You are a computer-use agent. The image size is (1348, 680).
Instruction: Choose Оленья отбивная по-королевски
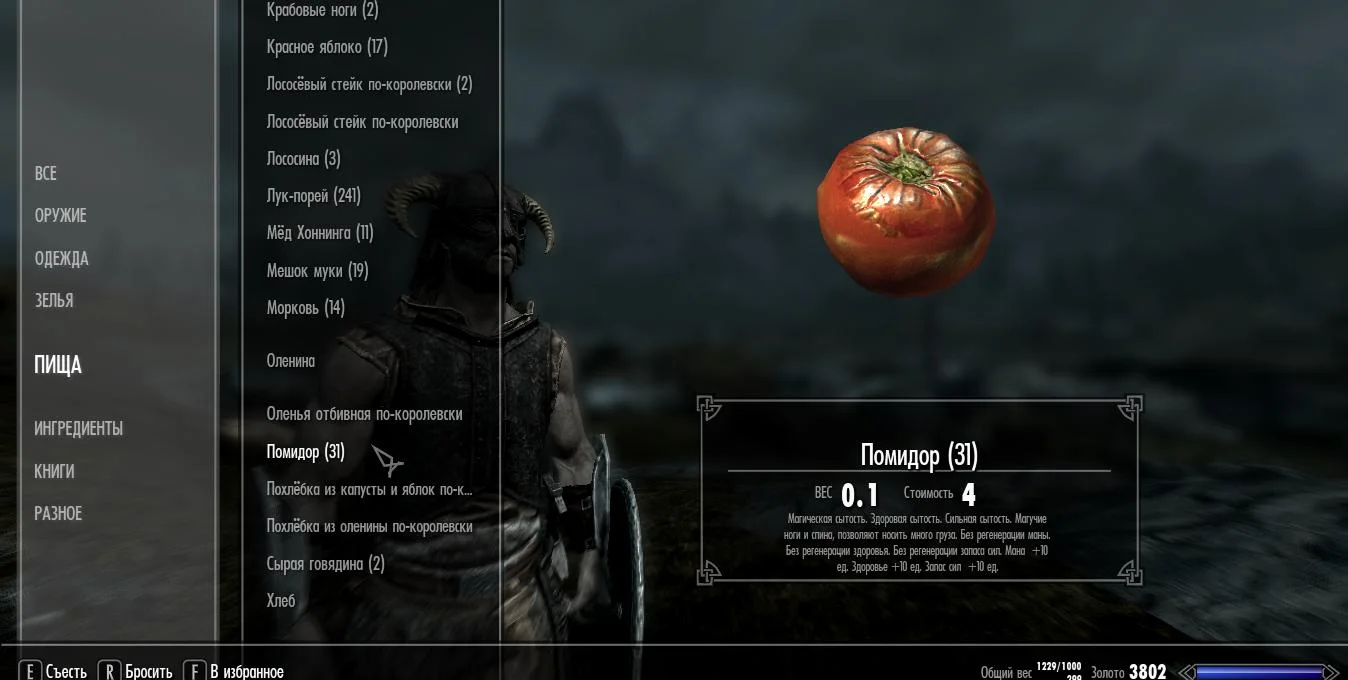click(364, 414)
